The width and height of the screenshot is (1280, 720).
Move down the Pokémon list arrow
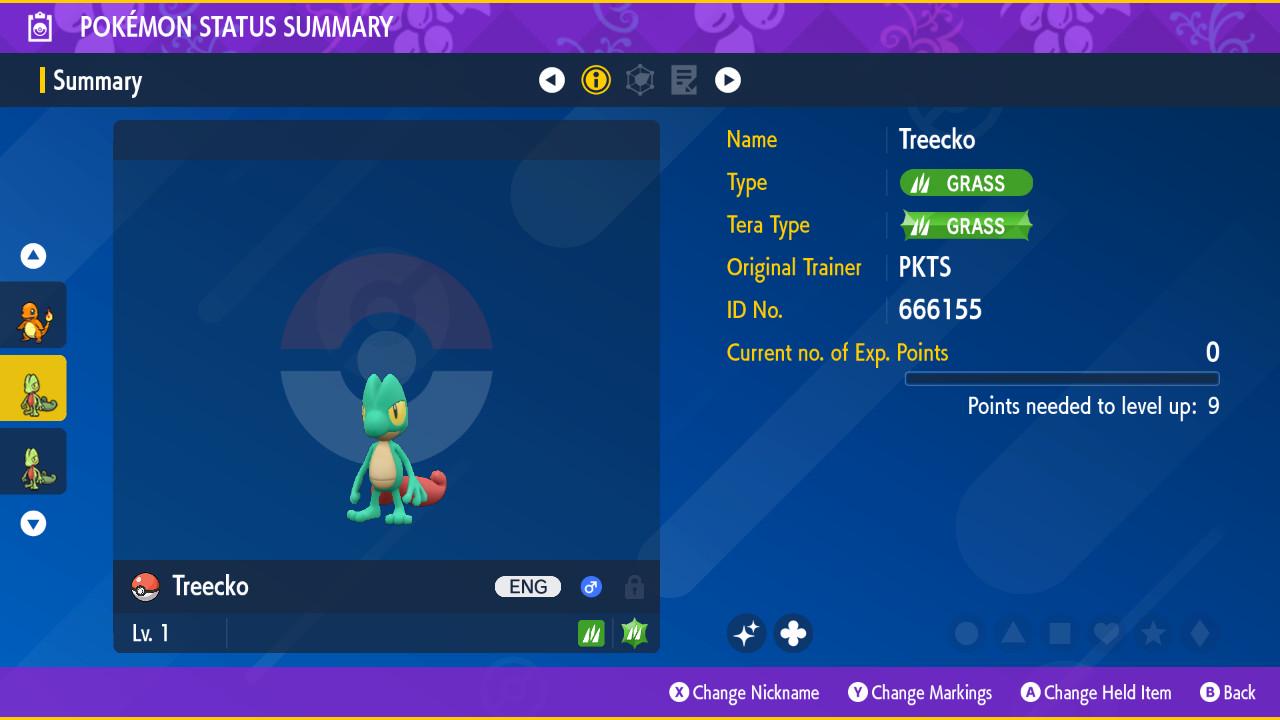pos(34,523)
